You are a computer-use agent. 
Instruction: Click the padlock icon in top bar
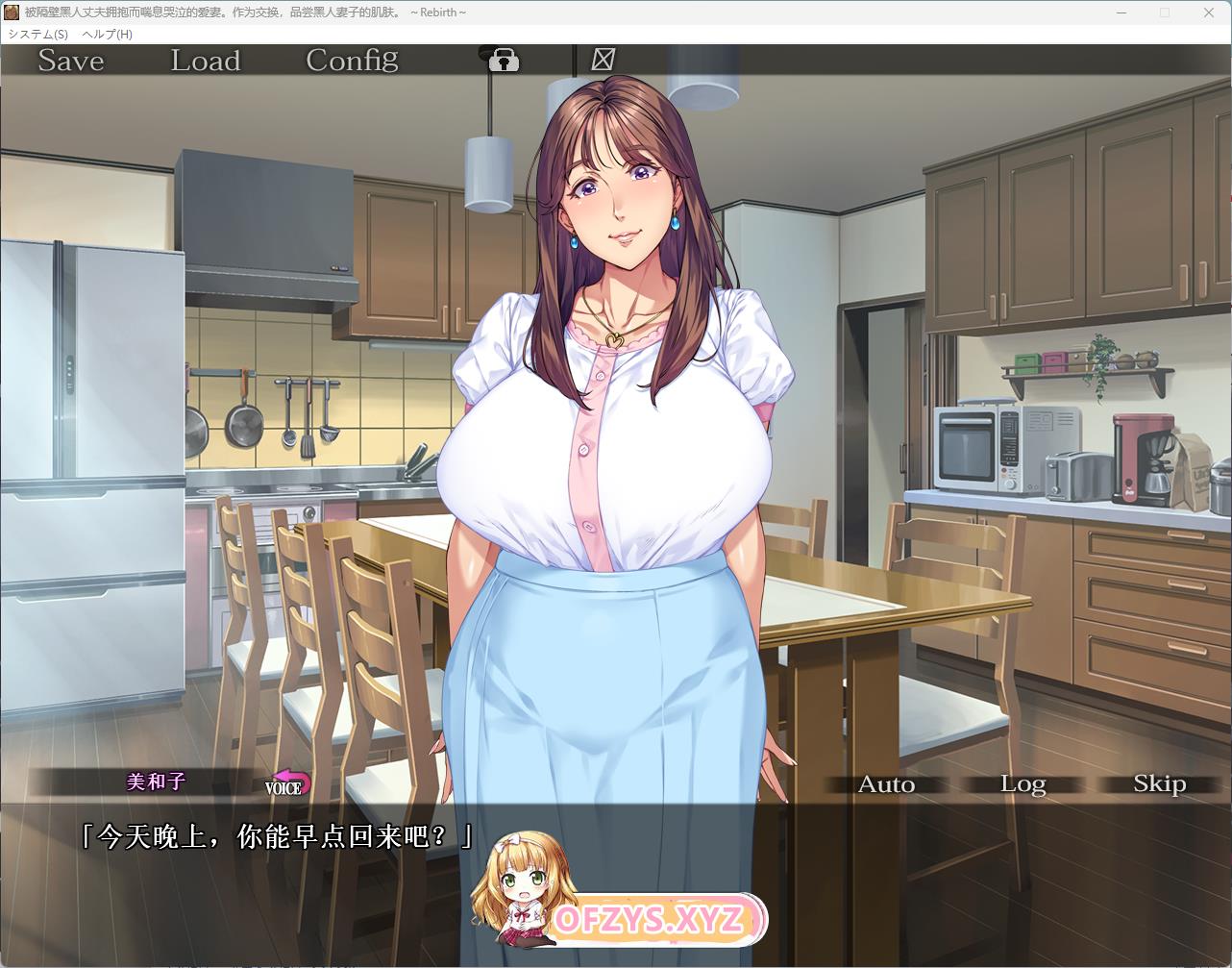click(x=504, y=61)
